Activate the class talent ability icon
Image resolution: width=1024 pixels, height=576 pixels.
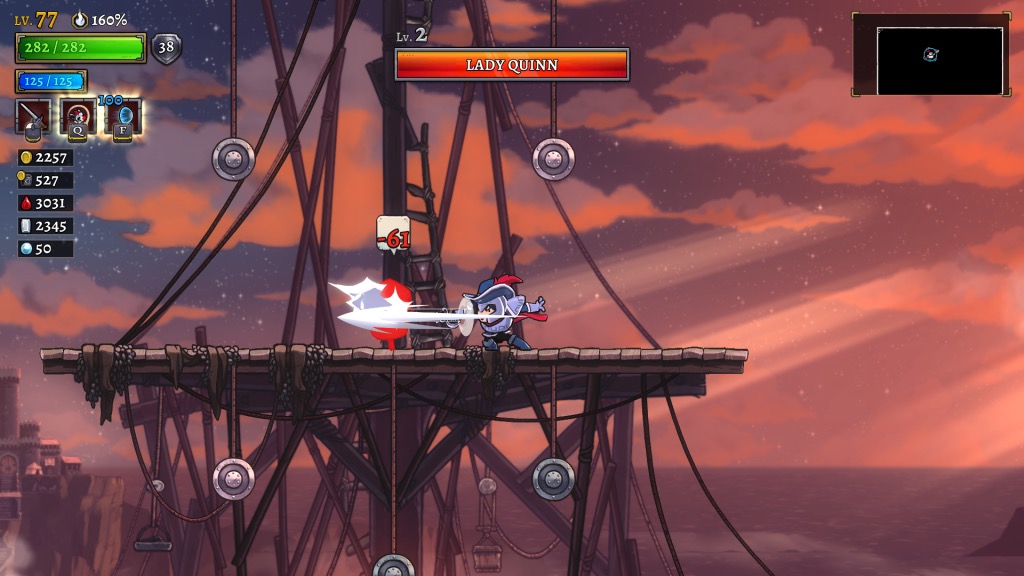[78, 117]
